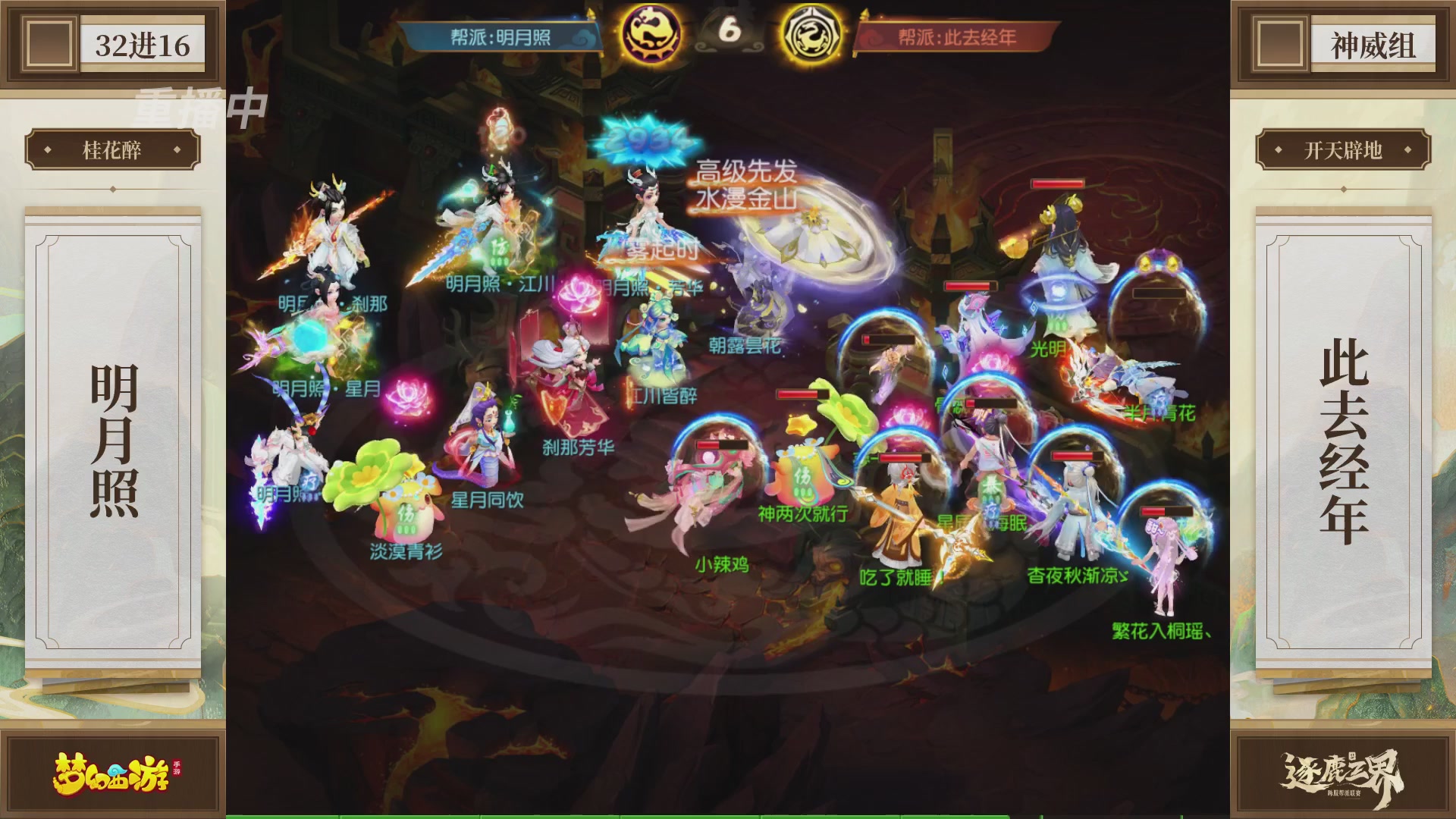Screen dimensions: 1456x819
Task: Expand the 32进16 bracket panel
Action: (x=144, y=45)
